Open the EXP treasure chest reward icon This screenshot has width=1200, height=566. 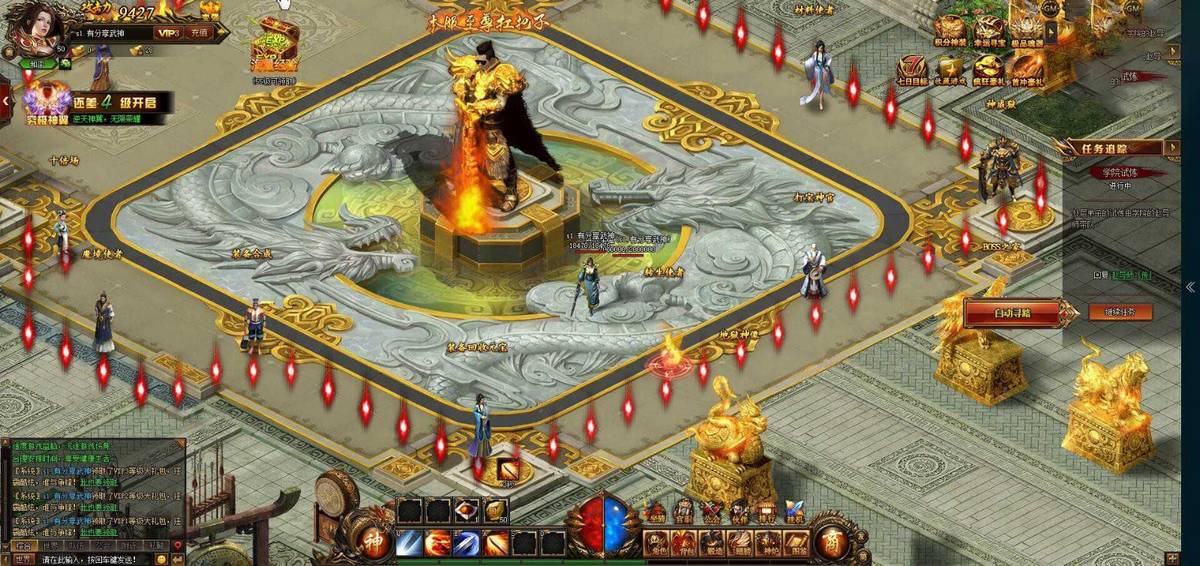[274, 40]
